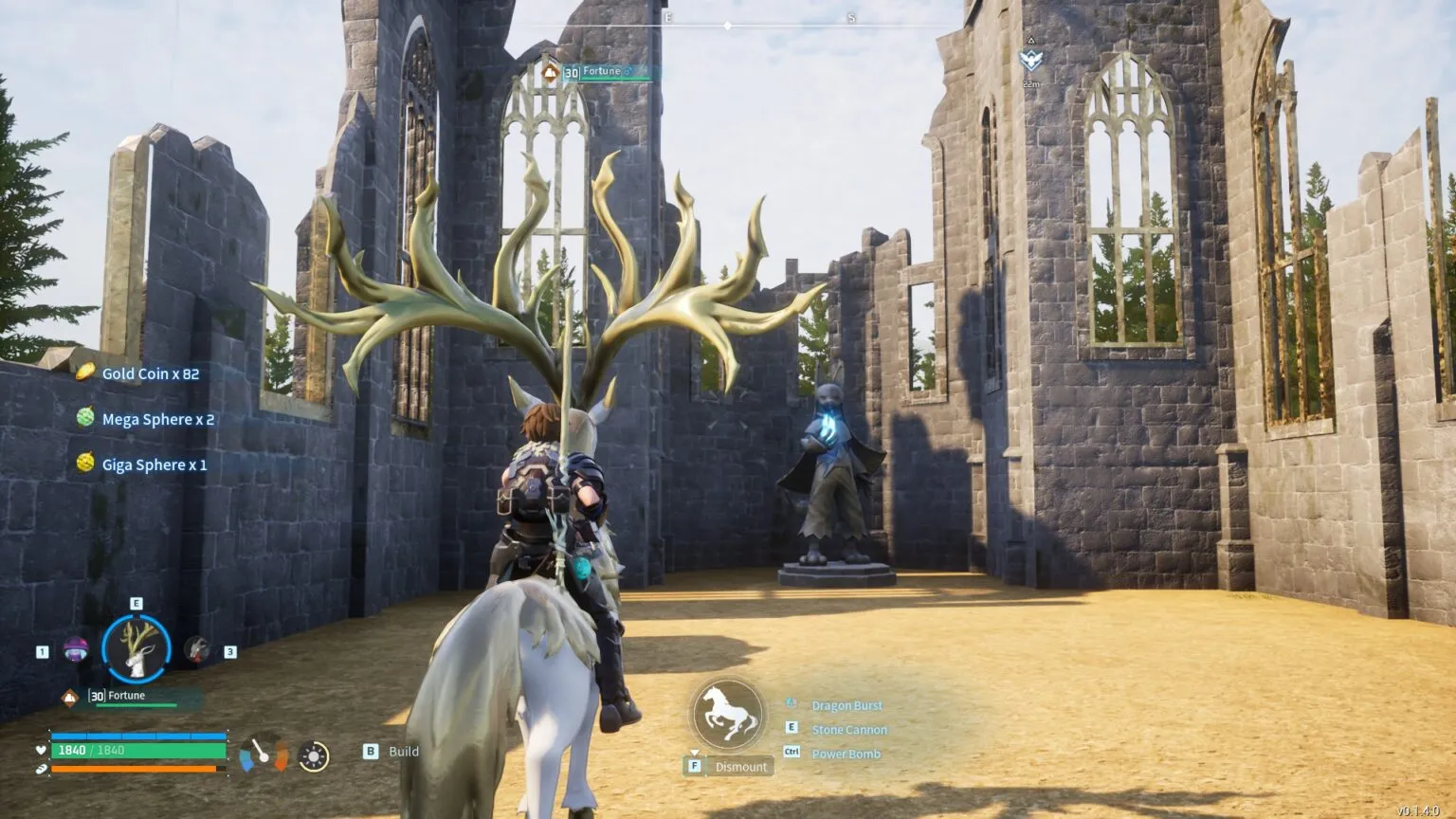Choose the dark pal in party slot 3

[x=197, y=649]
